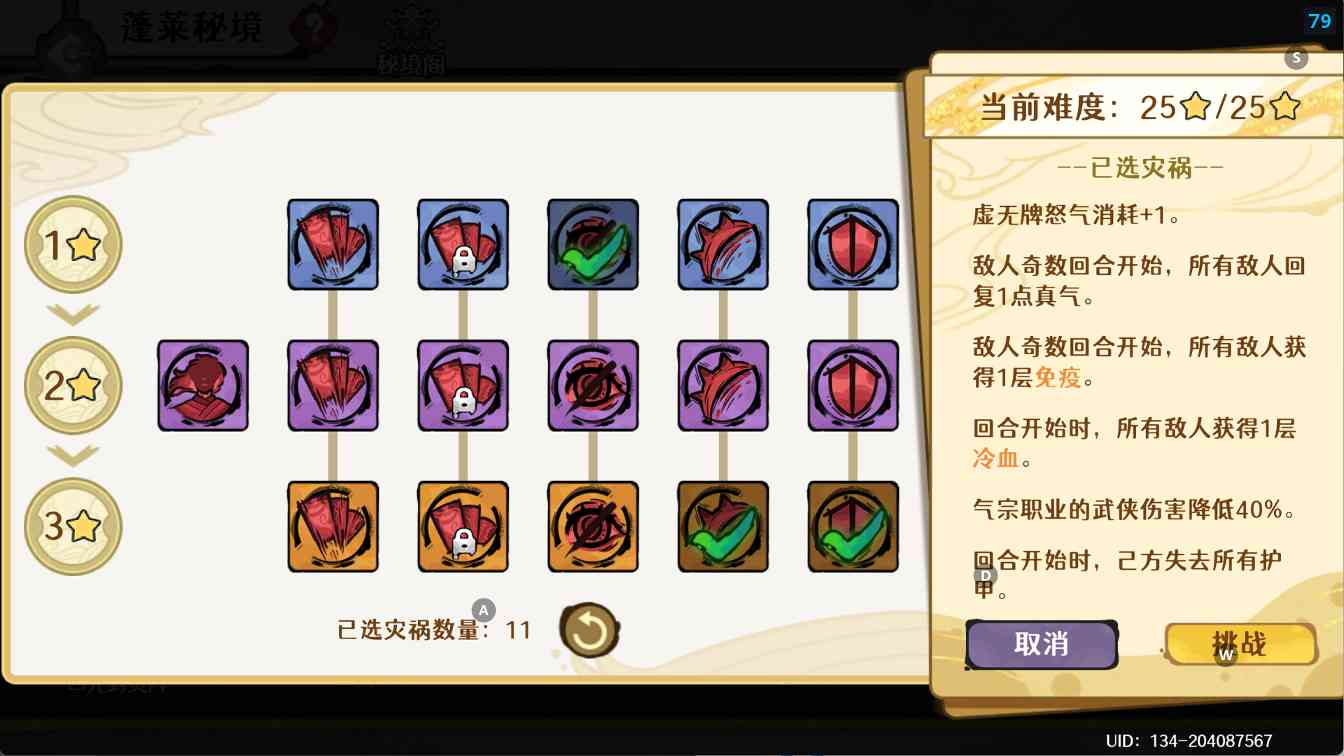Viewport: 1344px width, 756px height.
Task: Select the shuriken star disaster in the purple row
Action: [723, 385]
